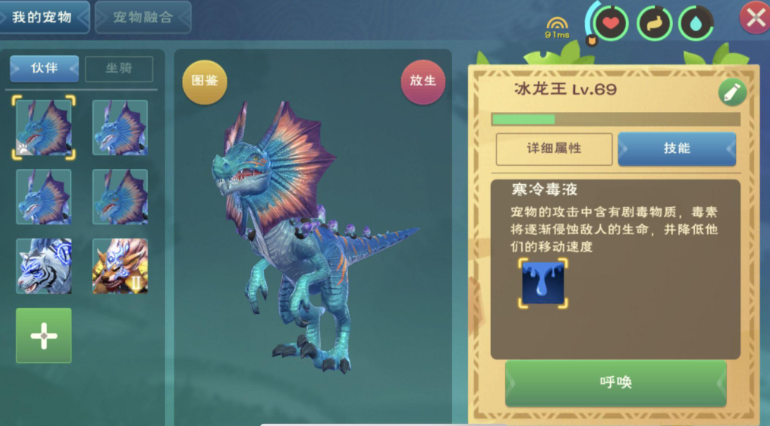Select the 寒冷毒液 skill icon

click(542, 284)
